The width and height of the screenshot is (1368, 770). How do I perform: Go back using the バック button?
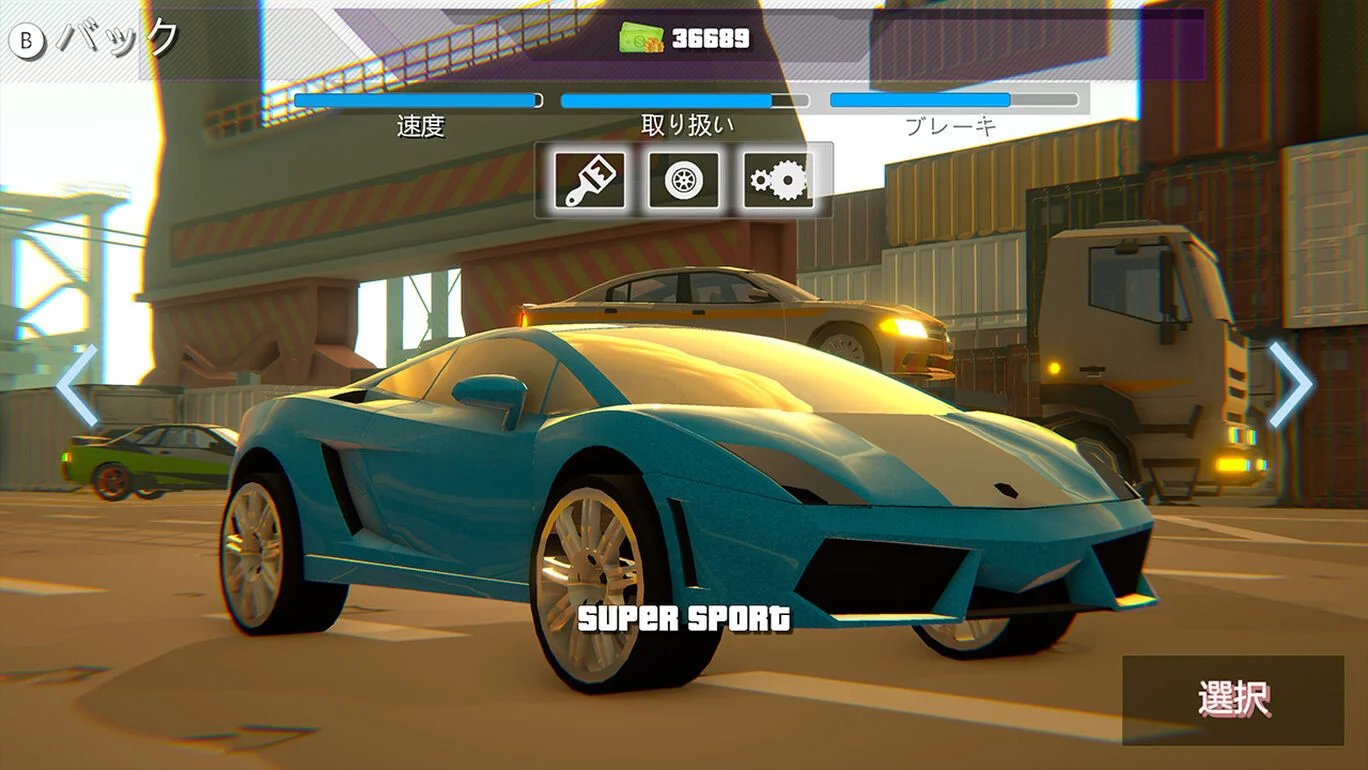click(95, 40)
